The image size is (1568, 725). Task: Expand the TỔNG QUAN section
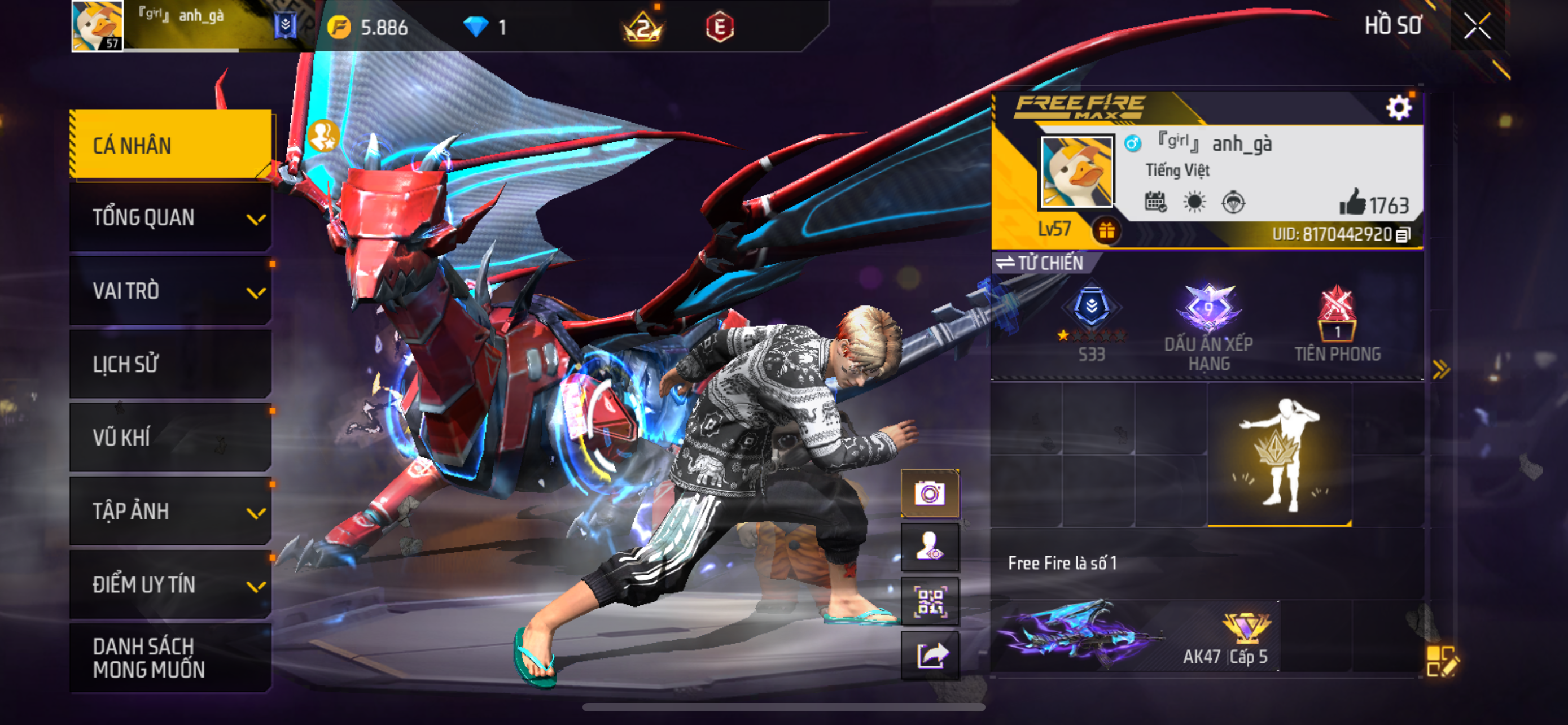pos(171,218)
